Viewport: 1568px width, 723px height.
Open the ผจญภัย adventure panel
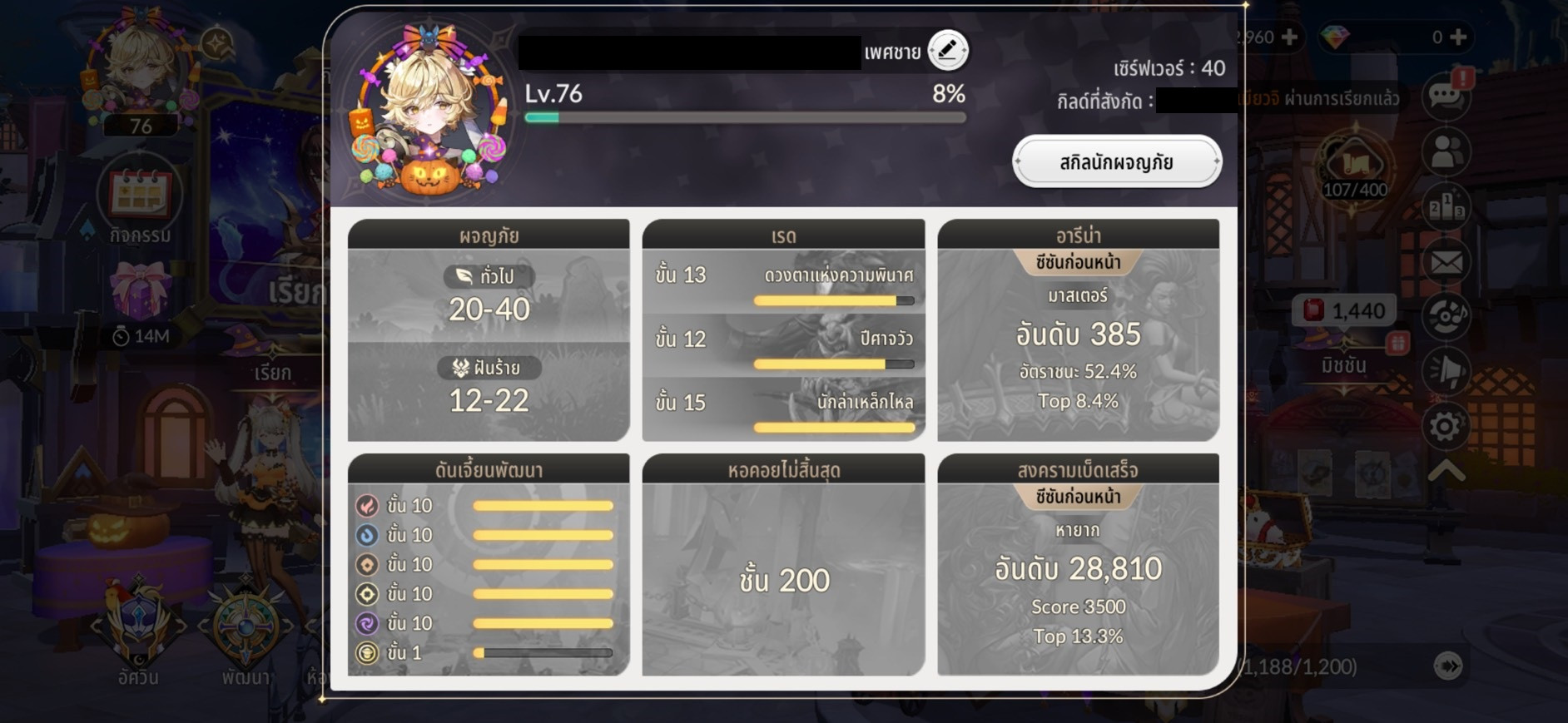pyautogui.click(x=489, y=330)
